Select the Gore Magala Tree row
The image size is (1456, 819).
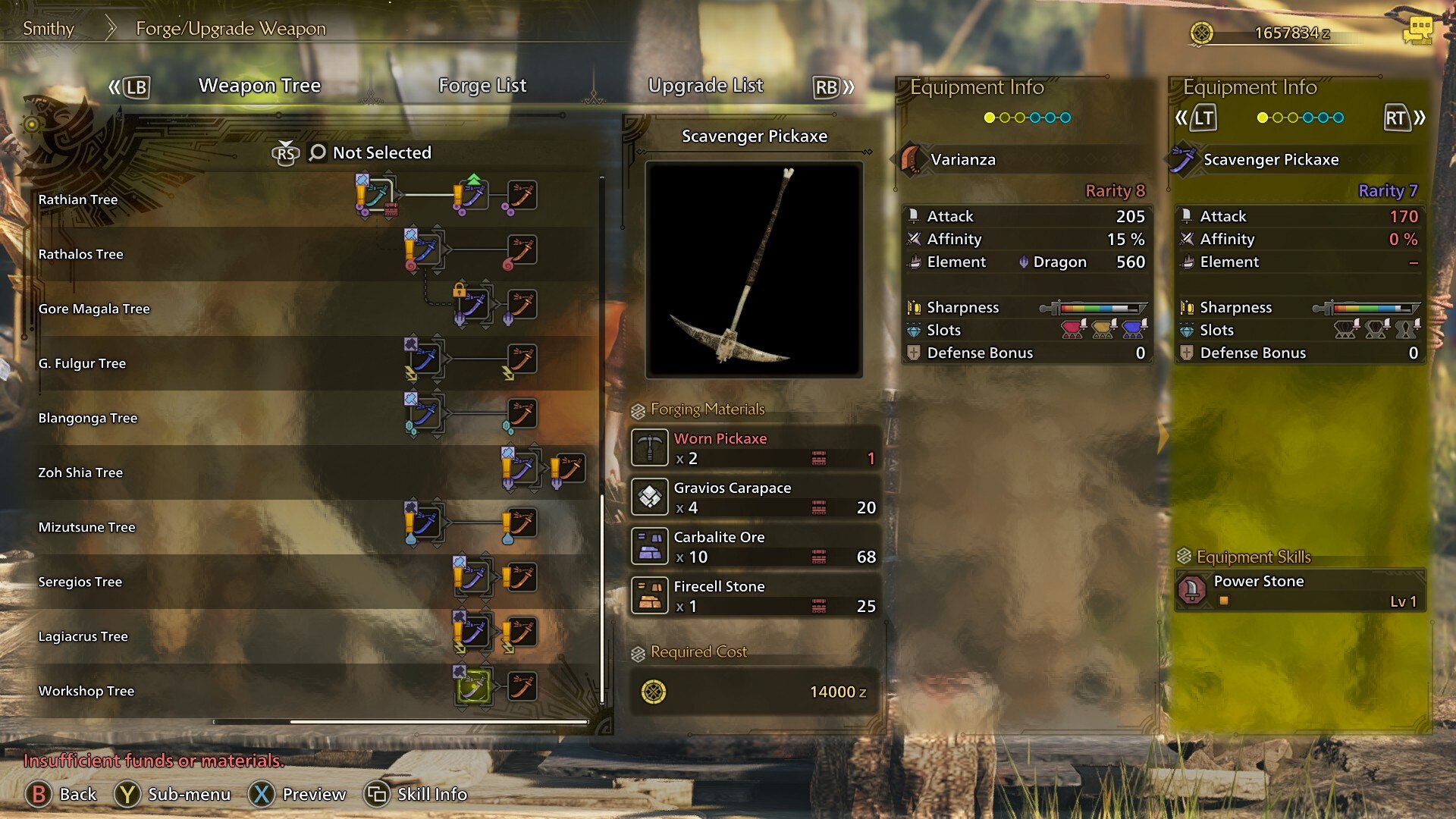click(x=94, y=309)
